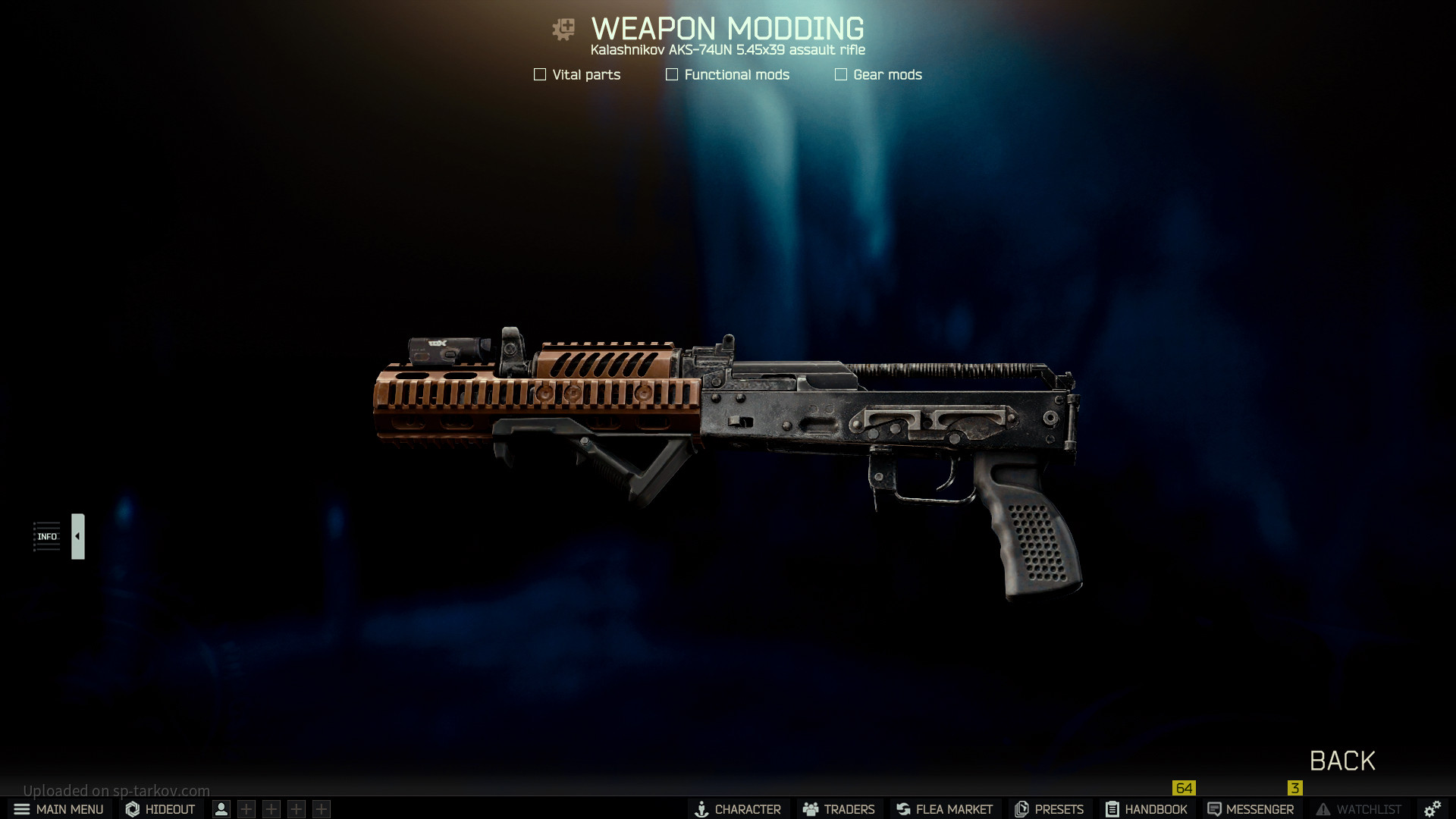Go back with the BACK button
The image size is (1456, 819).
tap(1341, 761)
